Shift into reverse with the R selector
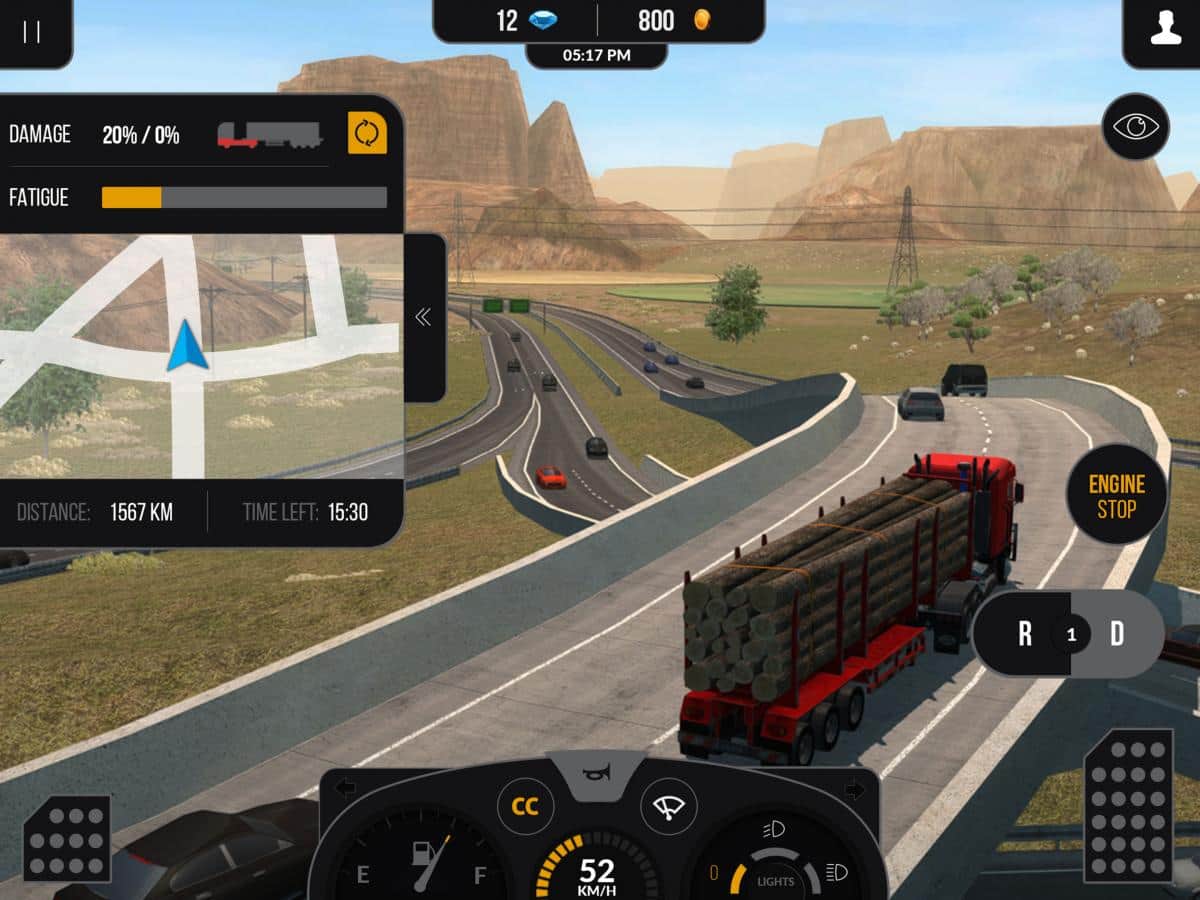This screenshot has width=1200, height=900. (1025, 634)
